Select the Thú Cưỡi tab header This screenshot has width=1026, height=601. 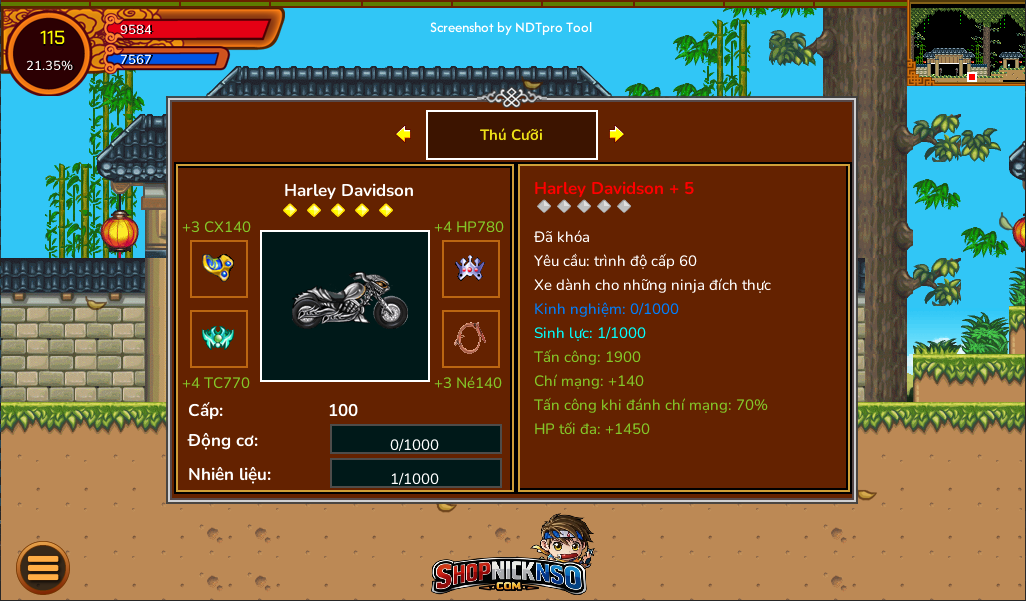pos(511,135)
